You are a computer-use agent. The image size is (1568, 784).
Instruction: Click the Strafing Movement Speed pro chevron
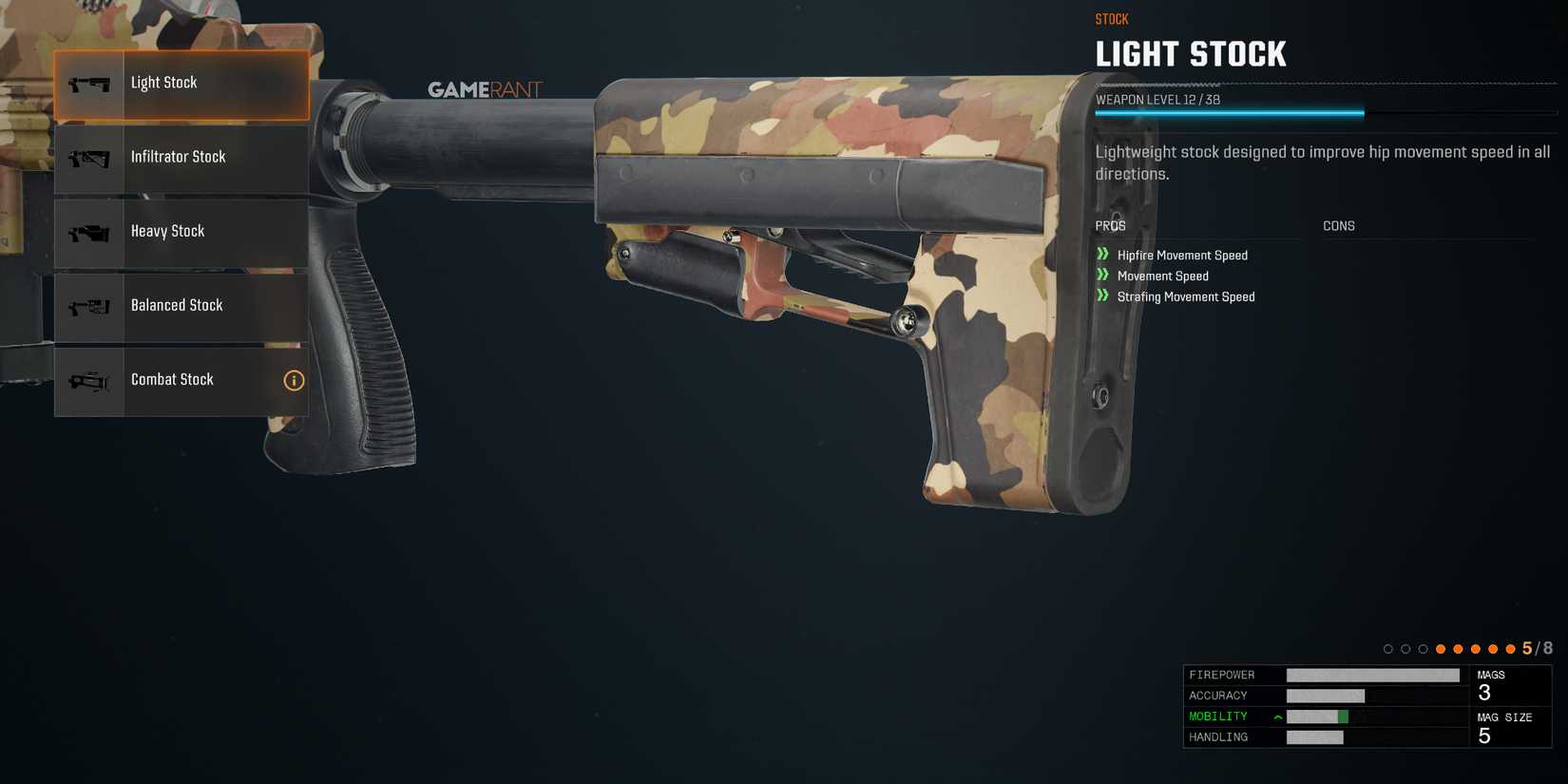coord(1103,296)
